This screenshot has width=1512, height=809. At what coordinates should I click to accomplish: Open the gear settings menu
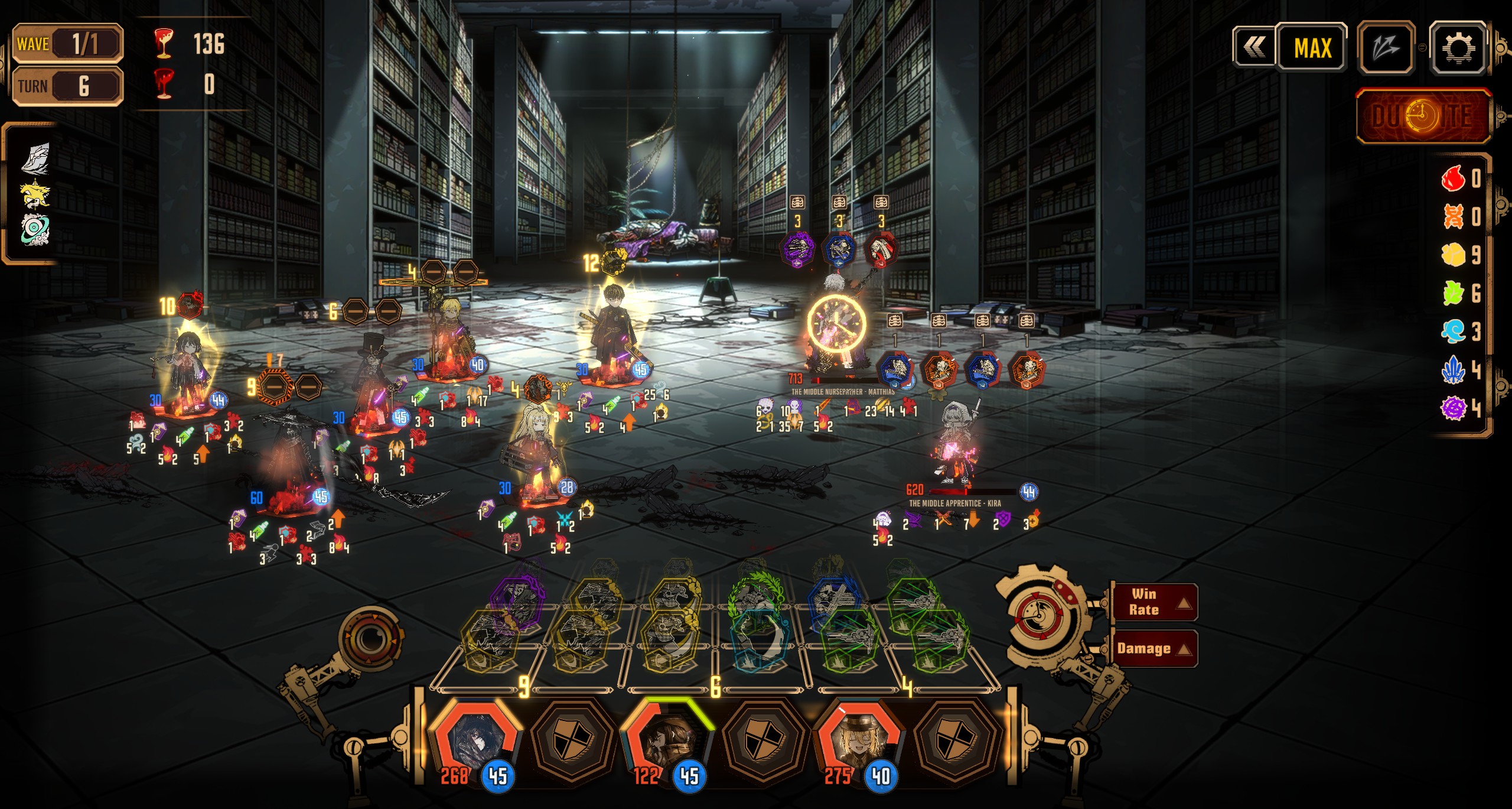pos(1457,47)
